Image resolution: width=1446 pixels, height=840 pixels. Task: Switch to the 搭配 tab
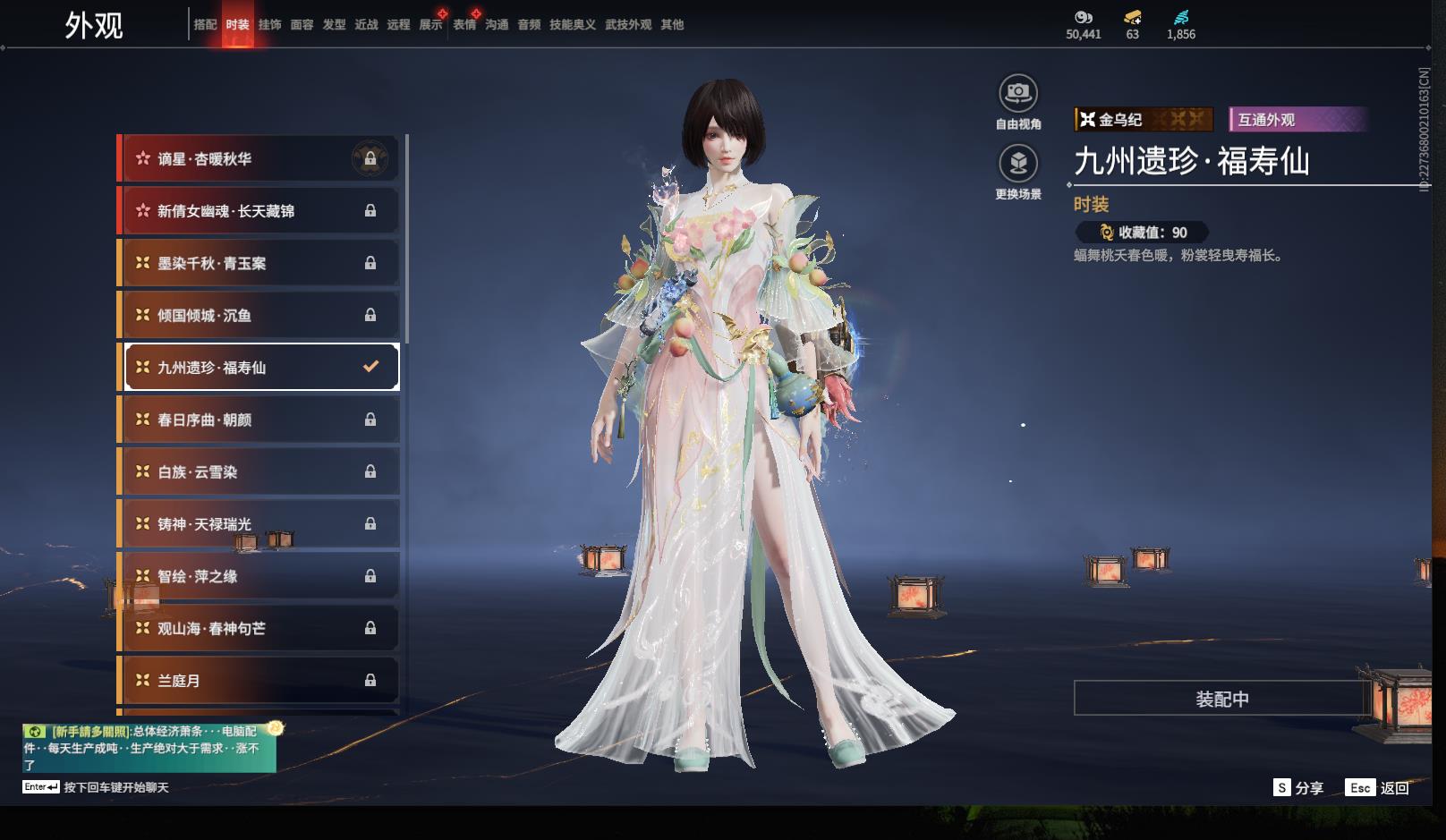tap(205, 25)
